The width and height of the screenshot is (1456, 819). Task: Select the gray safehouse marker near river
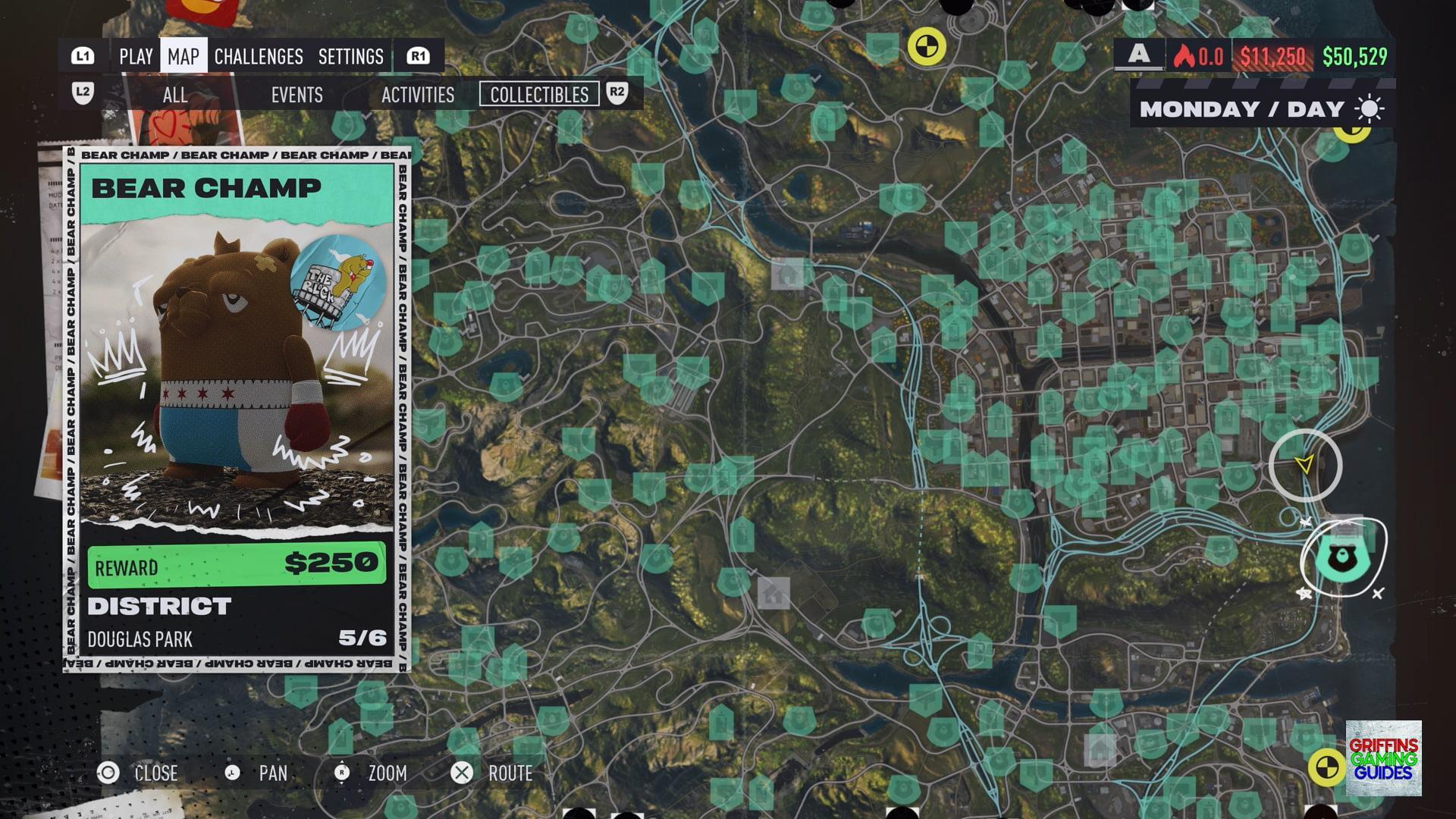(787, 272)
